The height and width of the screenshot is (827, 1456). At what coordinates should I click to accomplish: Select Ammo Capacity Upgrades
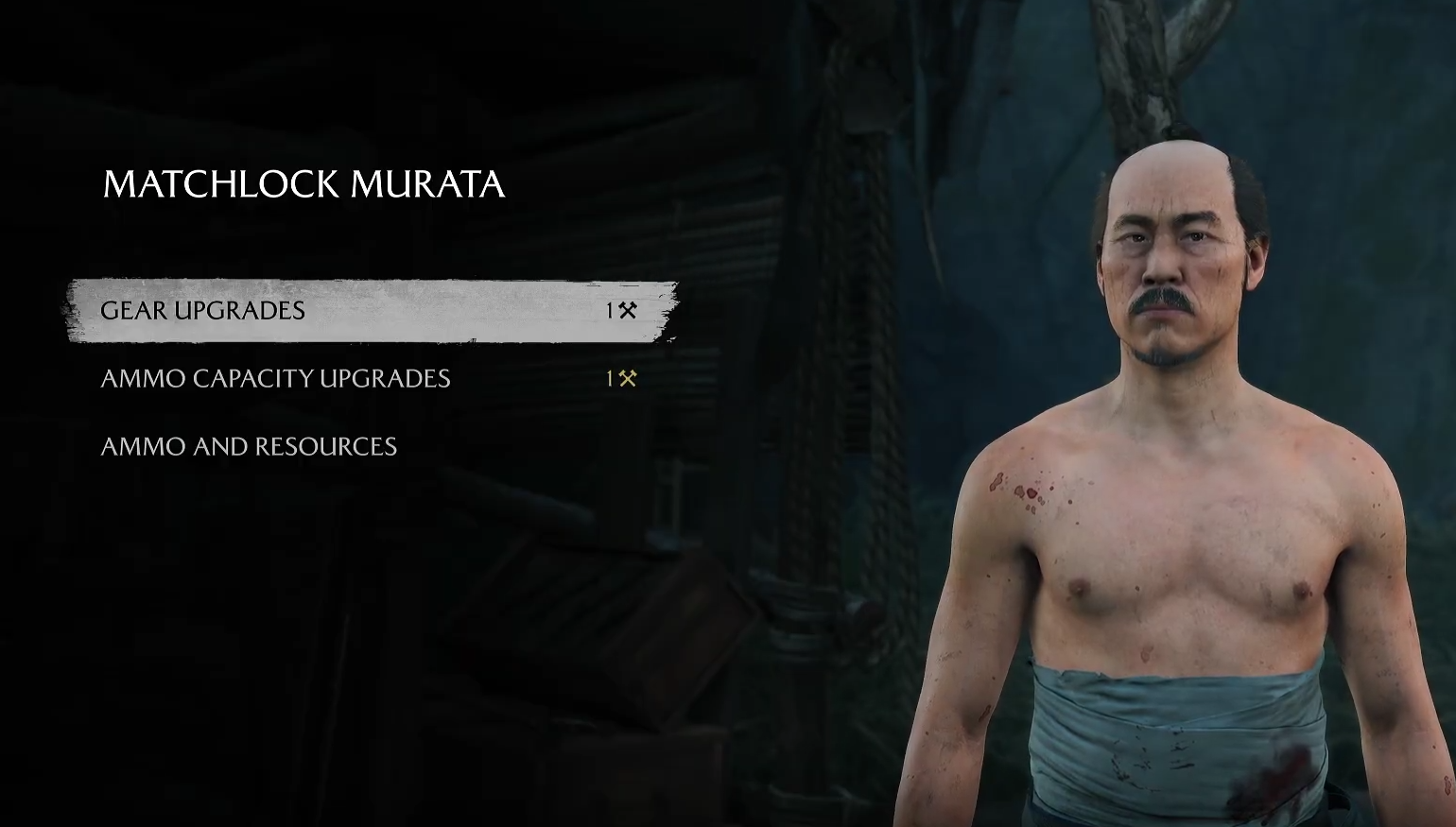[x=275, y=379]
